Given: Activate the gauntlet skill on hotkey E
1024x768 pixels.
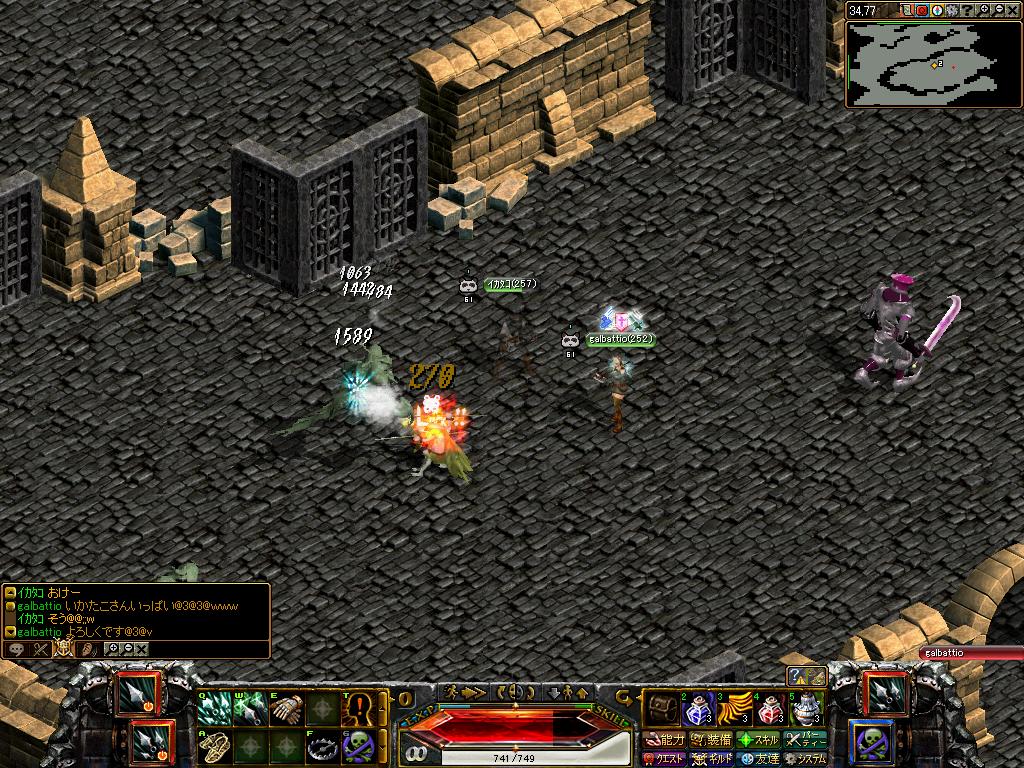Looking at the screenshot, I should coord(285,710).
